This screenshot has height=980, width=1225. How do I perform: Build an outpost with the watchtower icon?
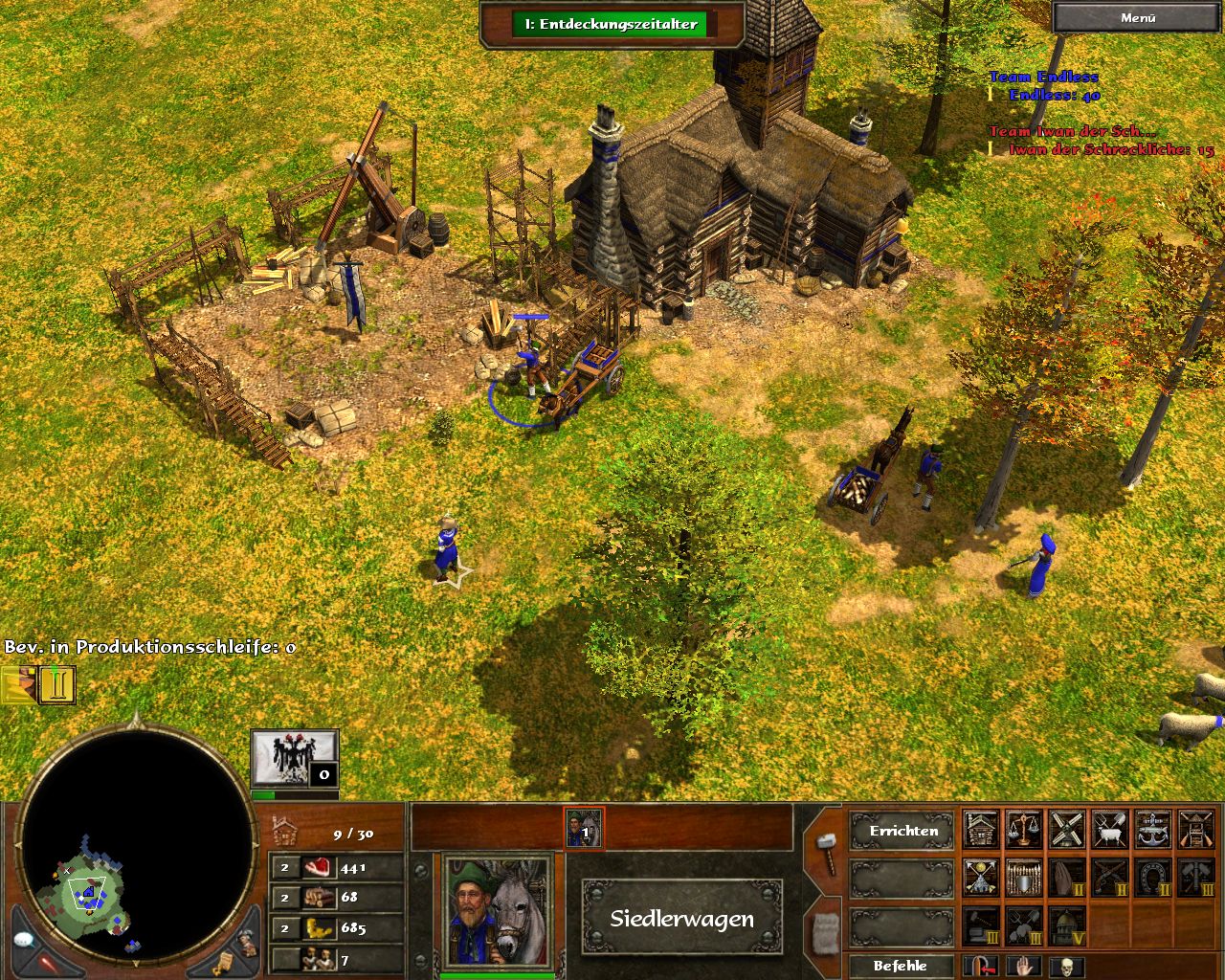coord(1196,831)
